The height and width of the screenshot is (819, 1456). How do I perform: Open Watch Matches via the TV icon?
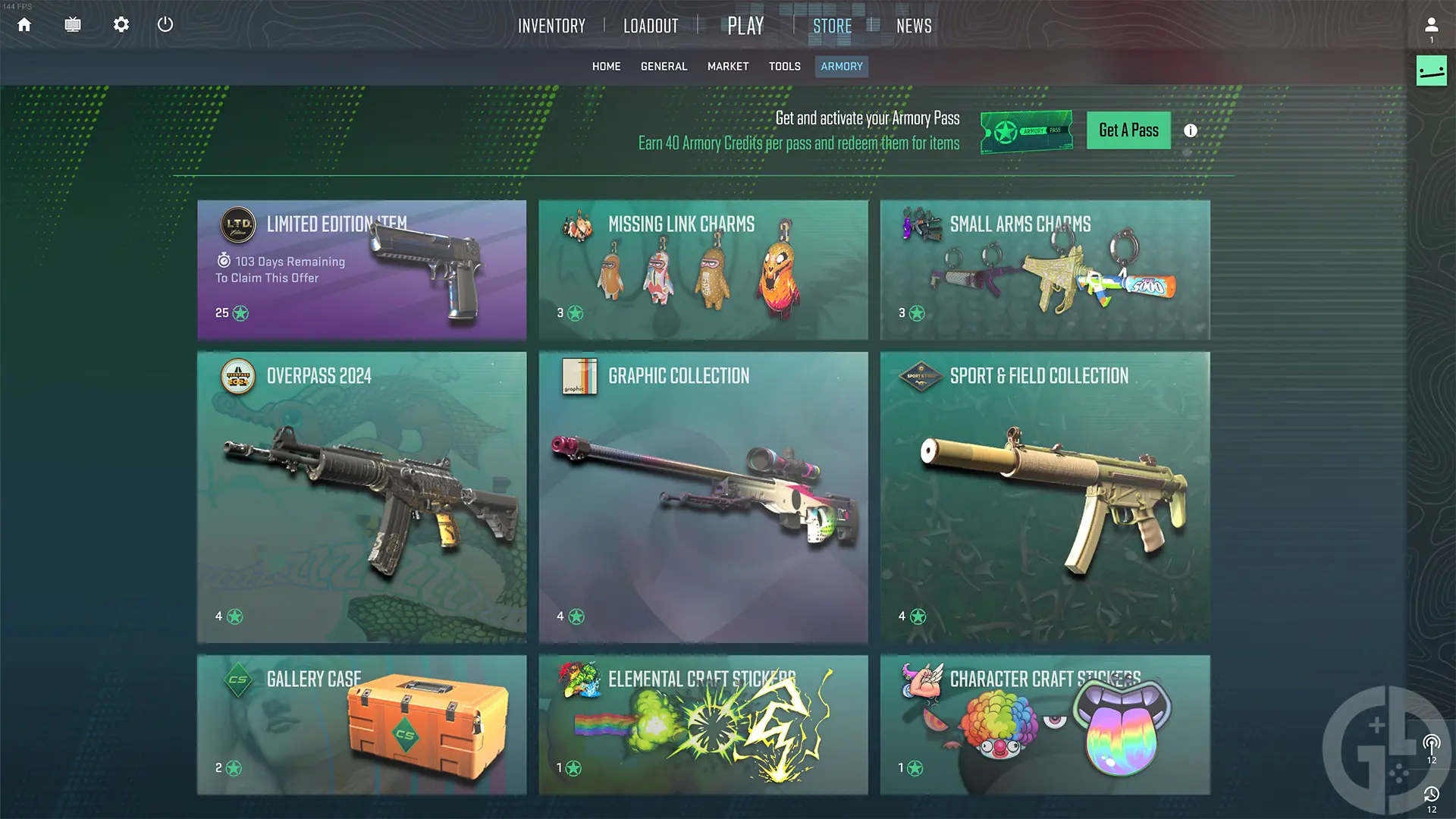(73, 24)
